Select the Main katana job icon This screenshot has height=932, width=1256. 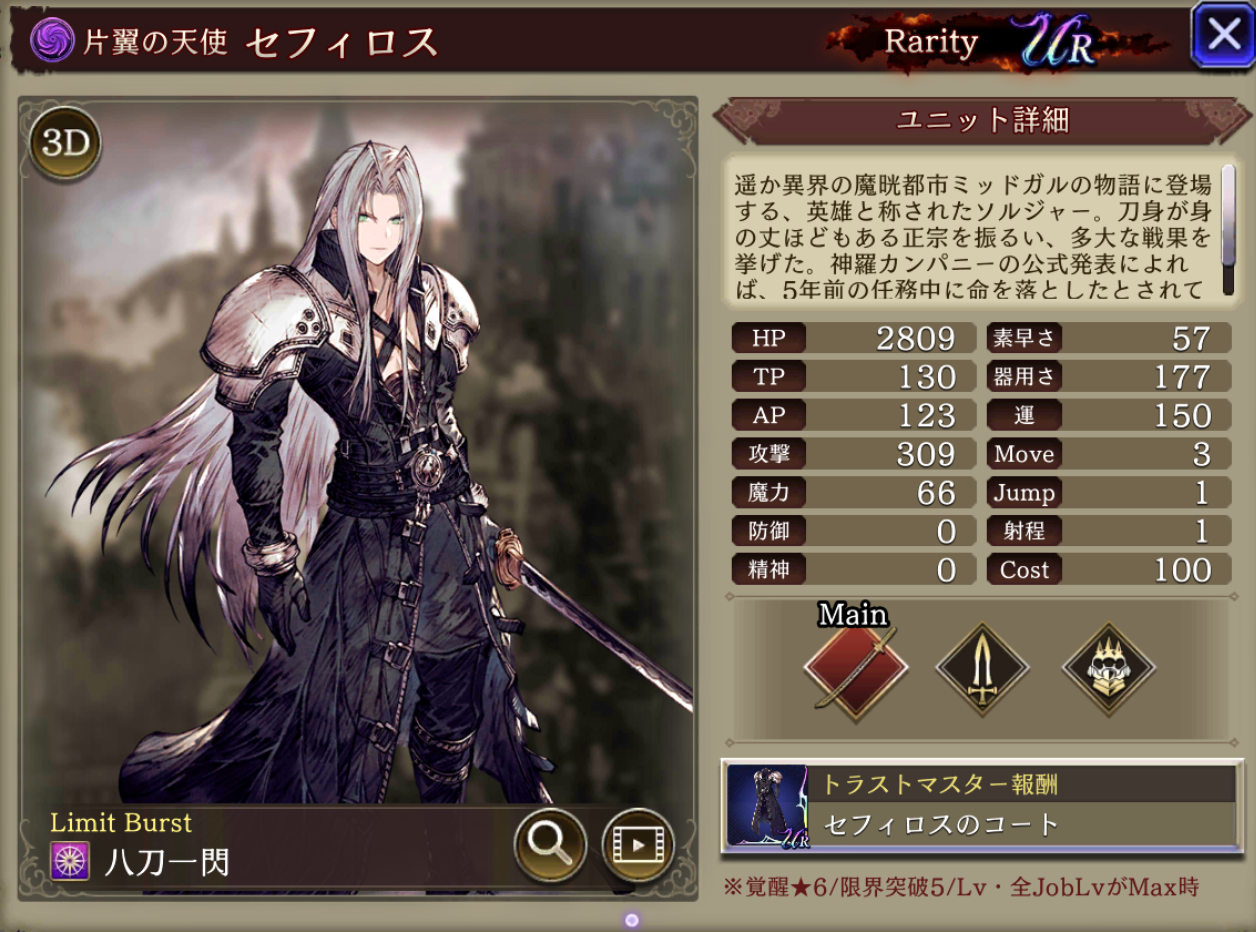point(856,669)
